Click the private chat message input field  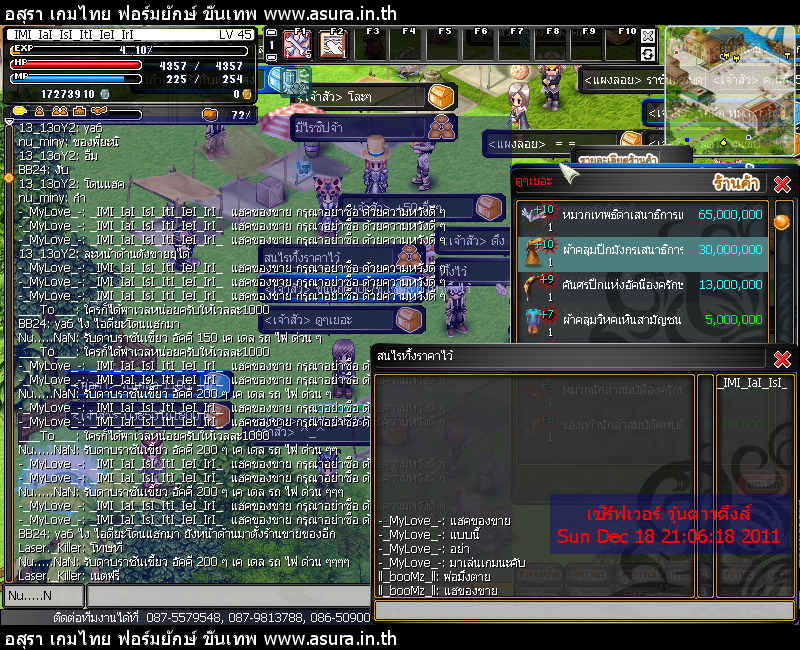pos(585,608)
